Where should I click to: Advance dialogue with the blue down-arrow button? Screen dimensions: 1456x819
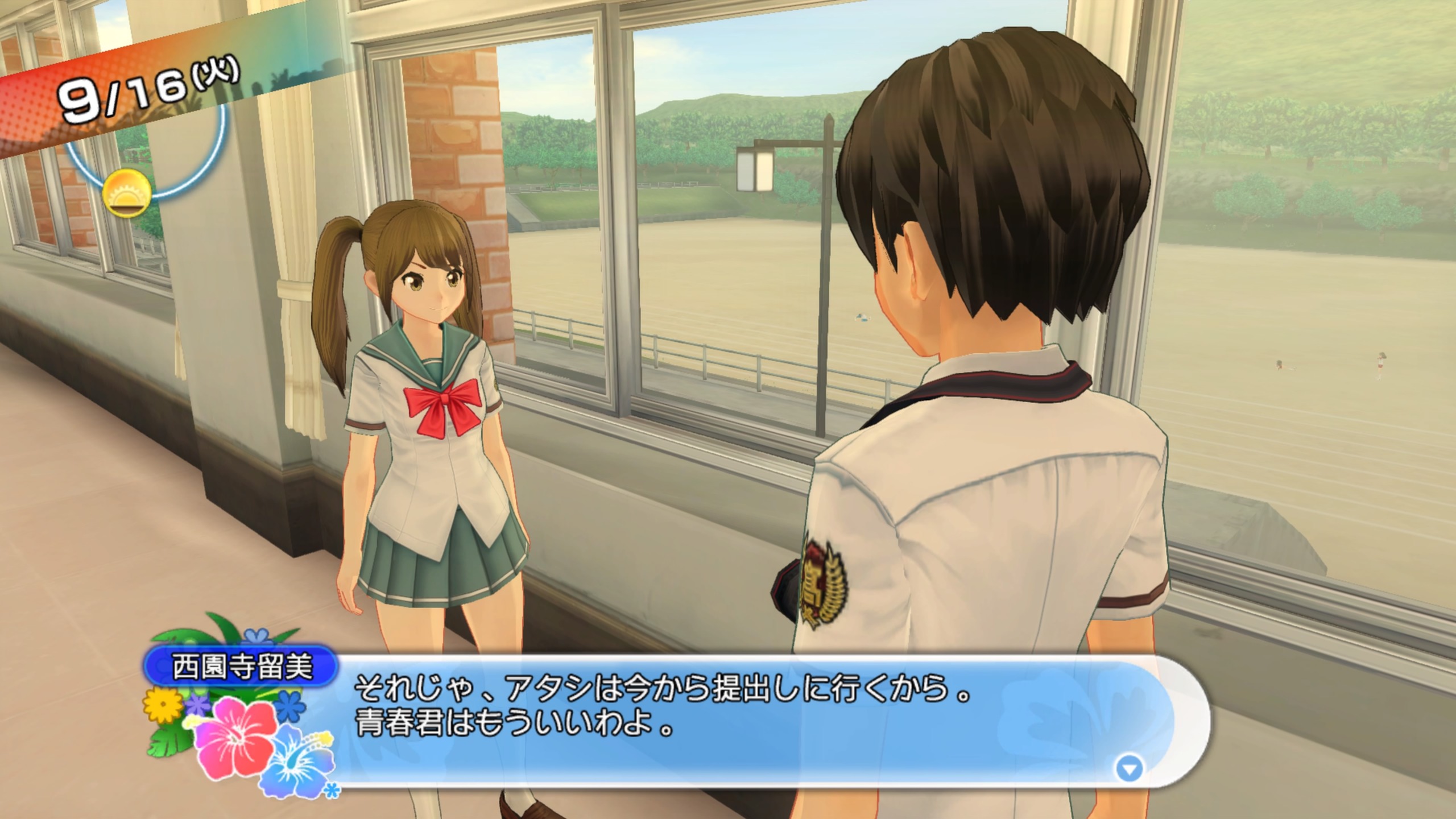pyautogui.click(x=1129, y=770)
